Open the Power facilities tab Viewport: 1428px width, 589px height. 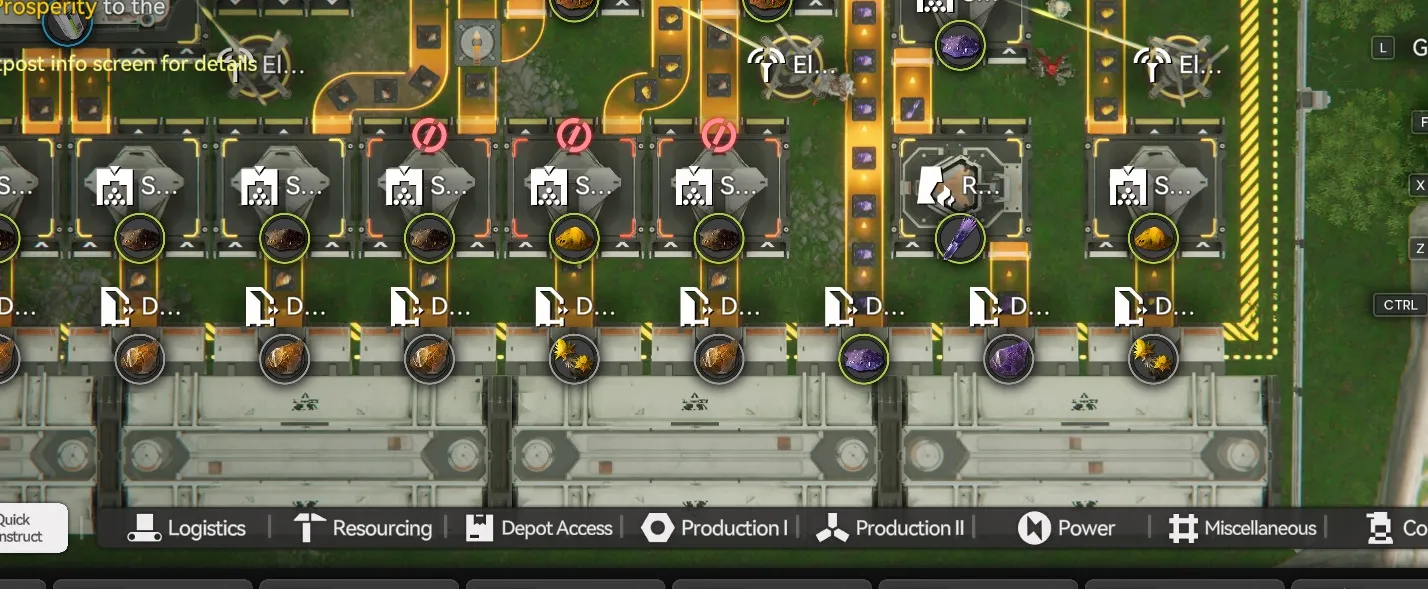(1066, 528)
